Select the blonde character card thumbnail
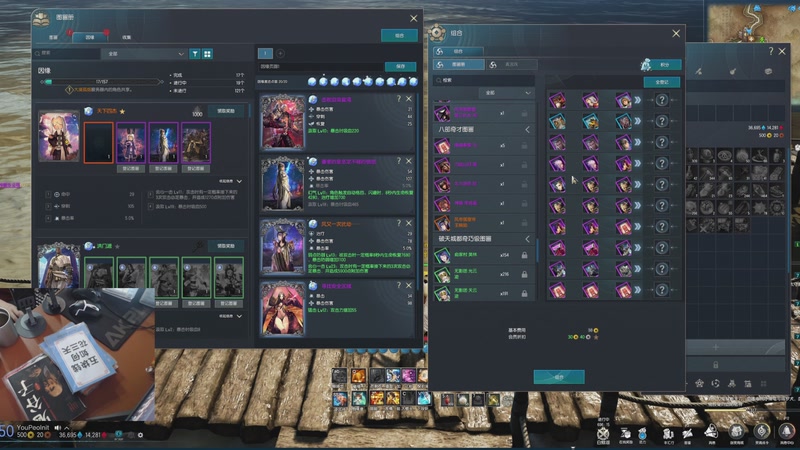The height and width of the screenshot is (450, 800). coord(59,134)
